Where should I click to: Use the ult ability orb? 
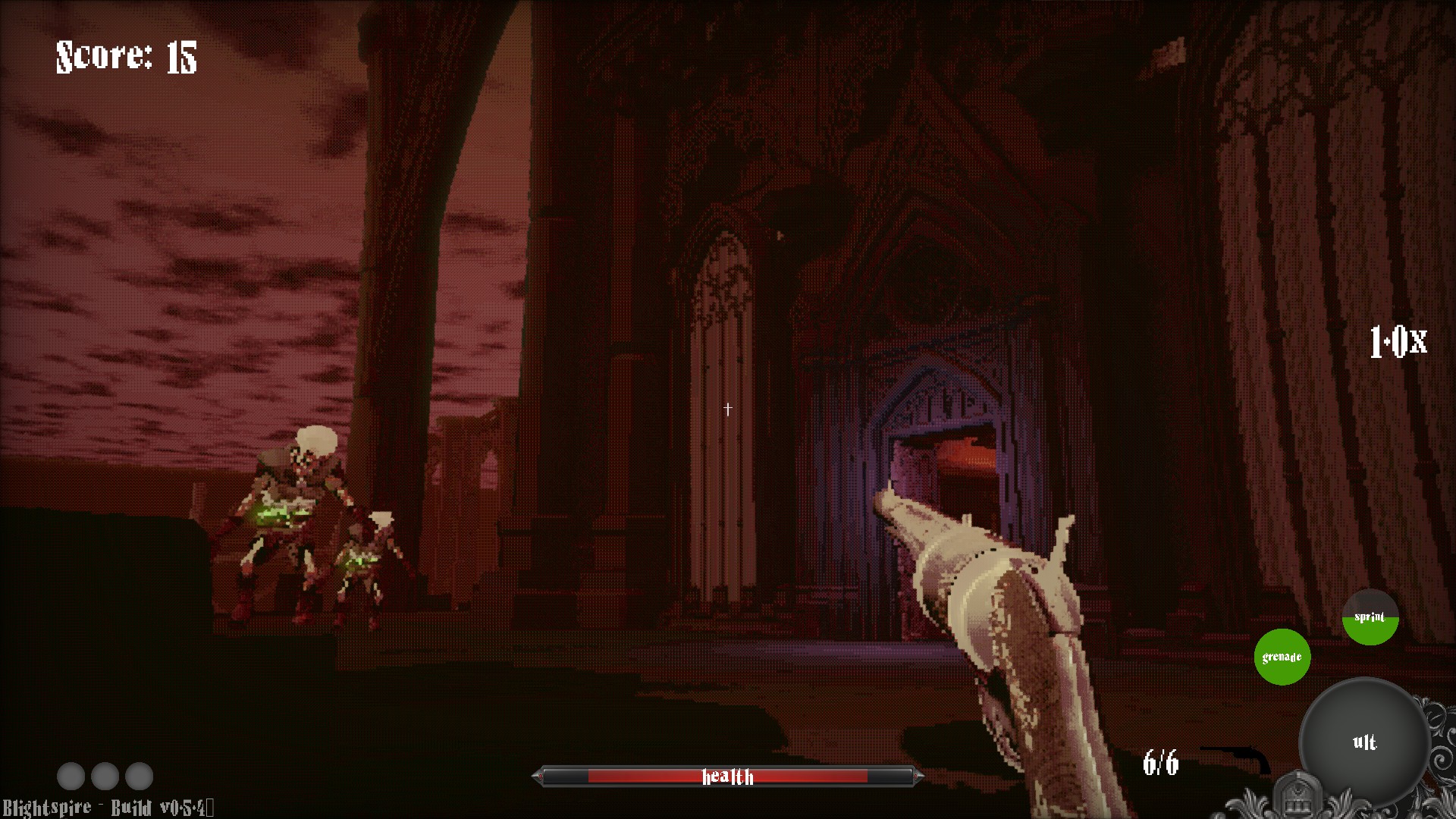pyautogui.click(x=1364, y=742)
